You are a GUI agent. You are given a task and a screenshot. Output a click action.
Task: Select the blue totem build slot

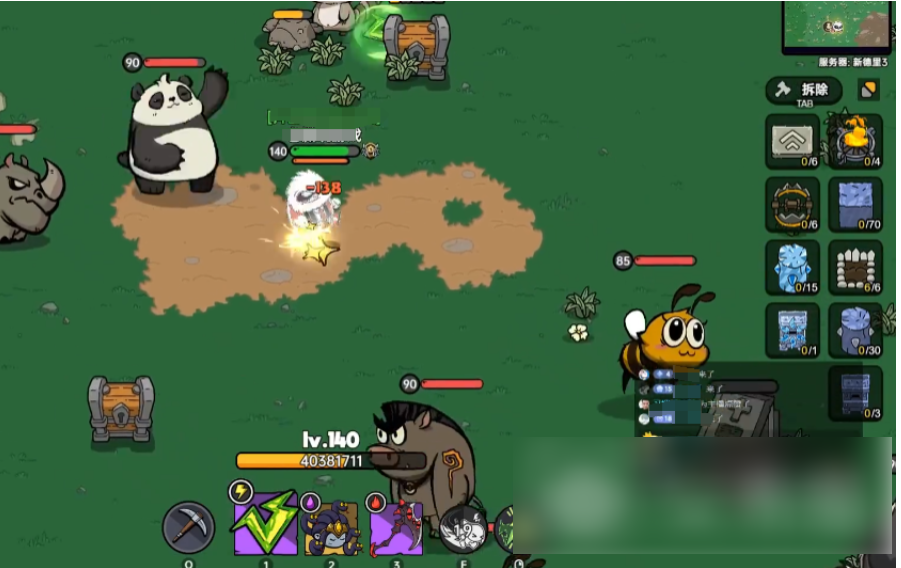tap(792, 330)
